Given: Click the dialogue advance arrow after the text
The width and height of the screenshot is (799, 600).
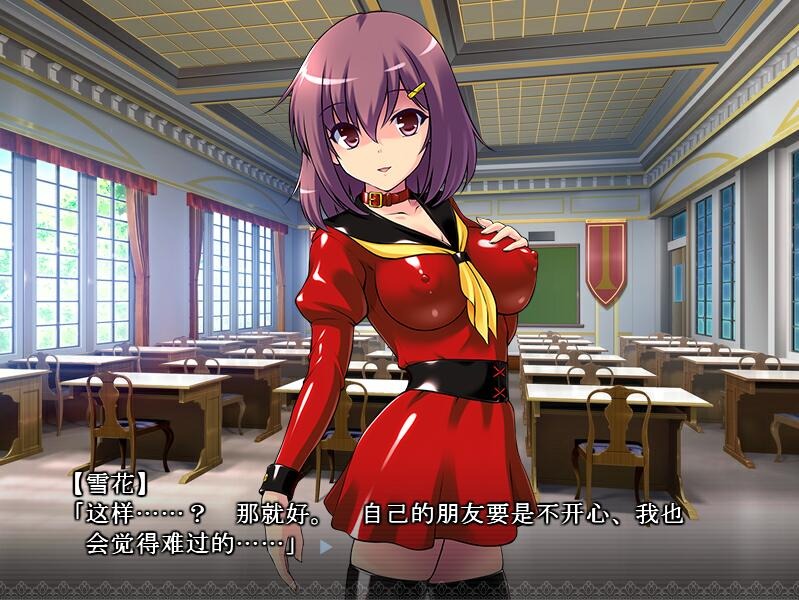Looking at the screenshot, I should (x=324, y=547).
